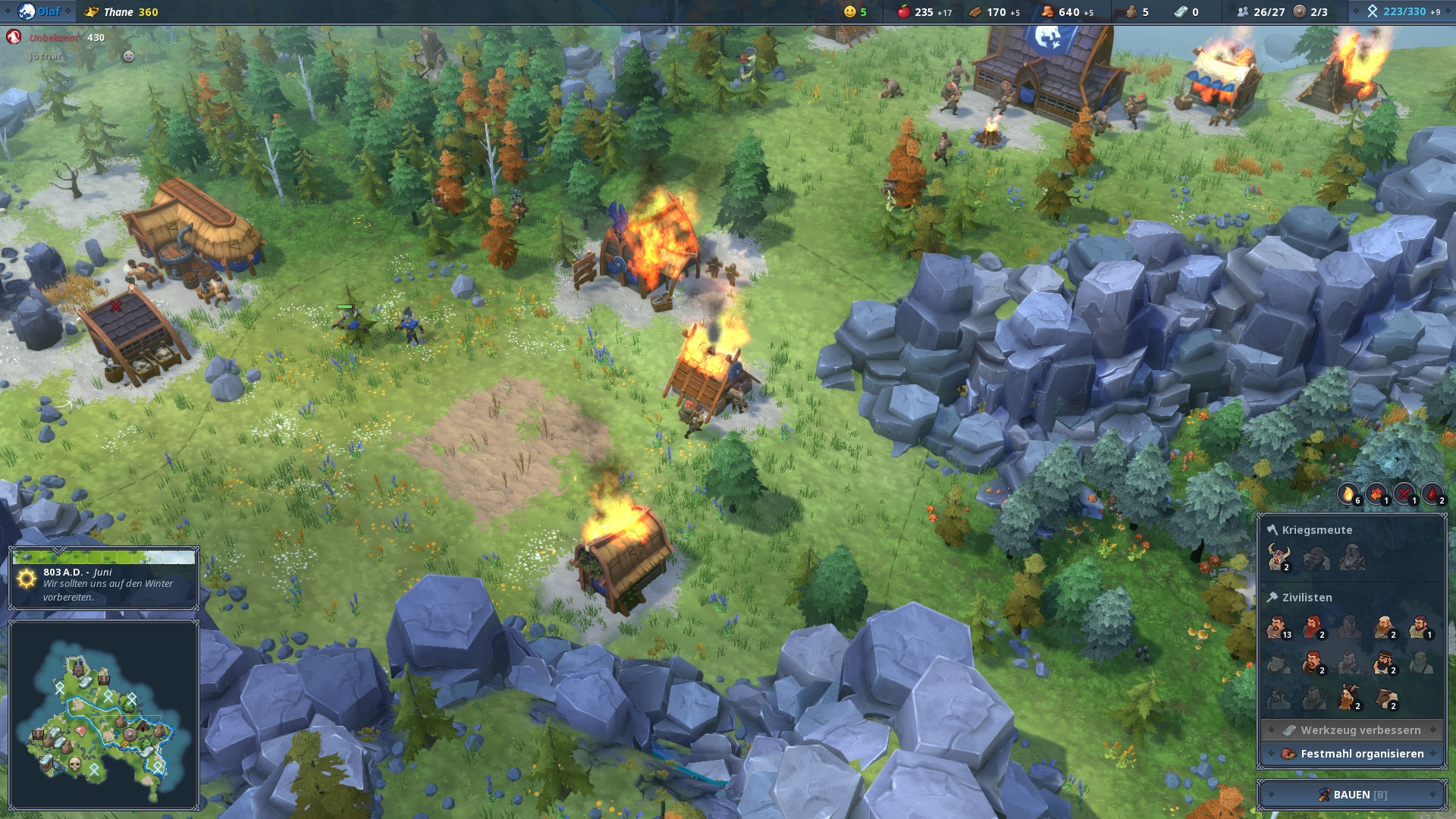This screenshot has height=819, width=1456.
Task: Click the Jötnar faction relation face
Action: [x=129, y=56]
